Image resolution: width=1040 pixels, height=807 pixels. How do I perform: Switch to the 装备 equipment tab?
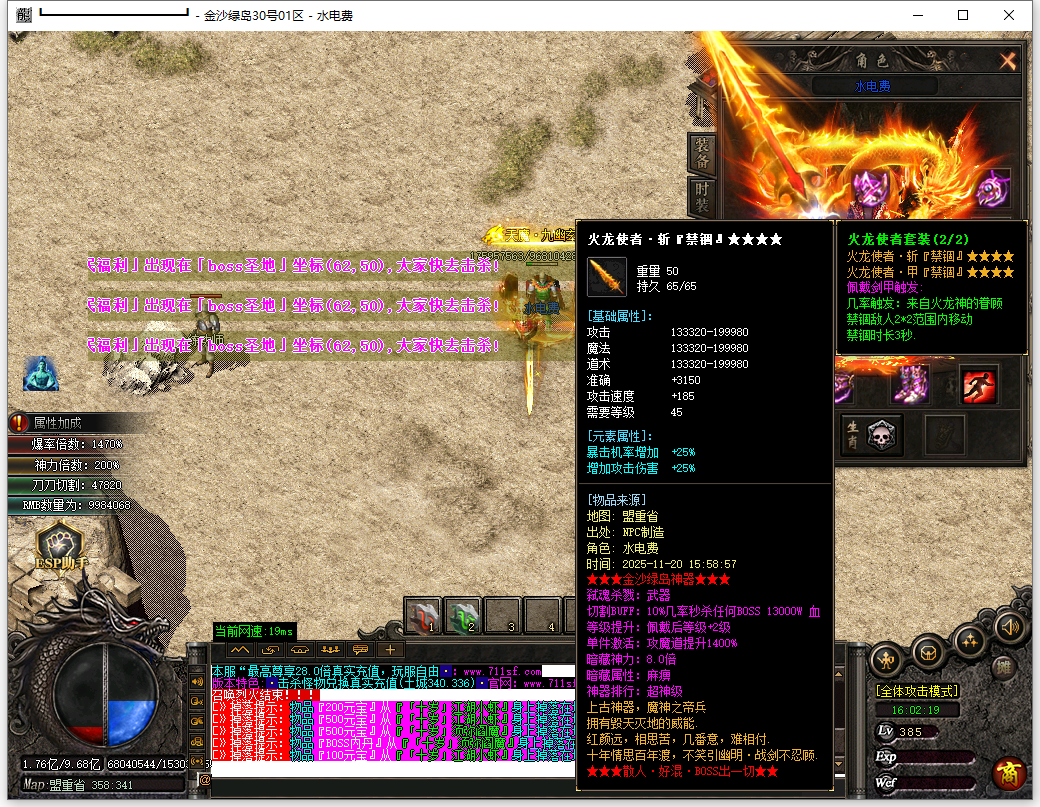coord(702,152)
